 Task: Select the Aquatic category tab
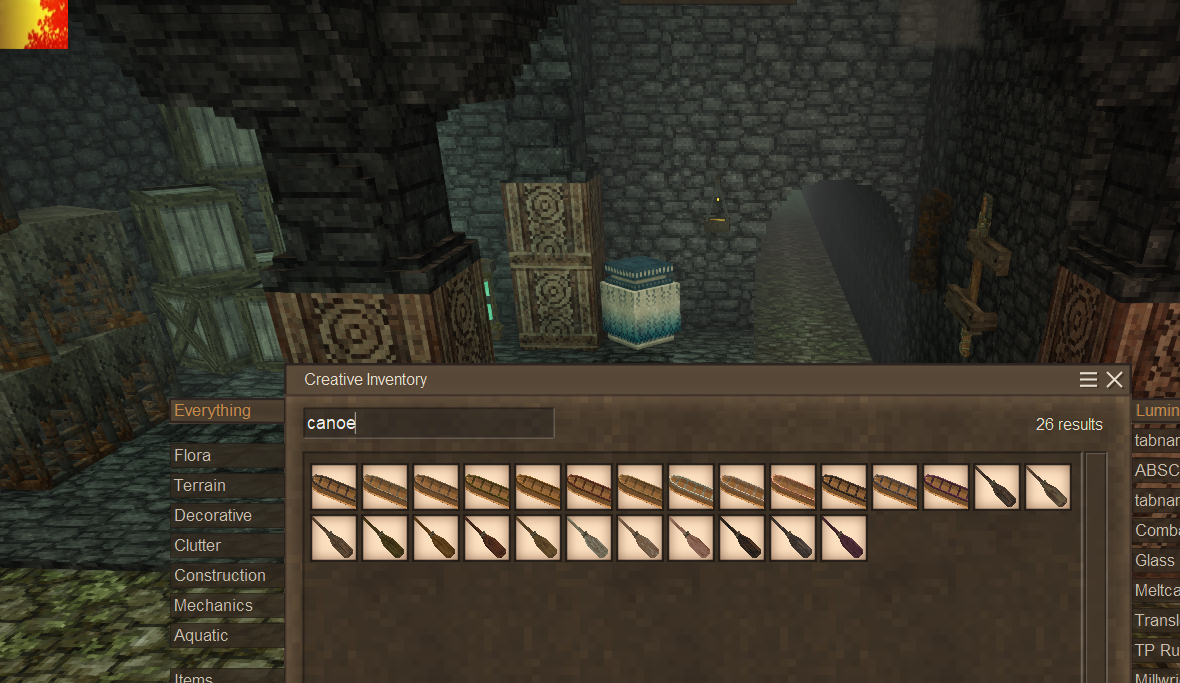pyautogui.click(x=201, y=635)
